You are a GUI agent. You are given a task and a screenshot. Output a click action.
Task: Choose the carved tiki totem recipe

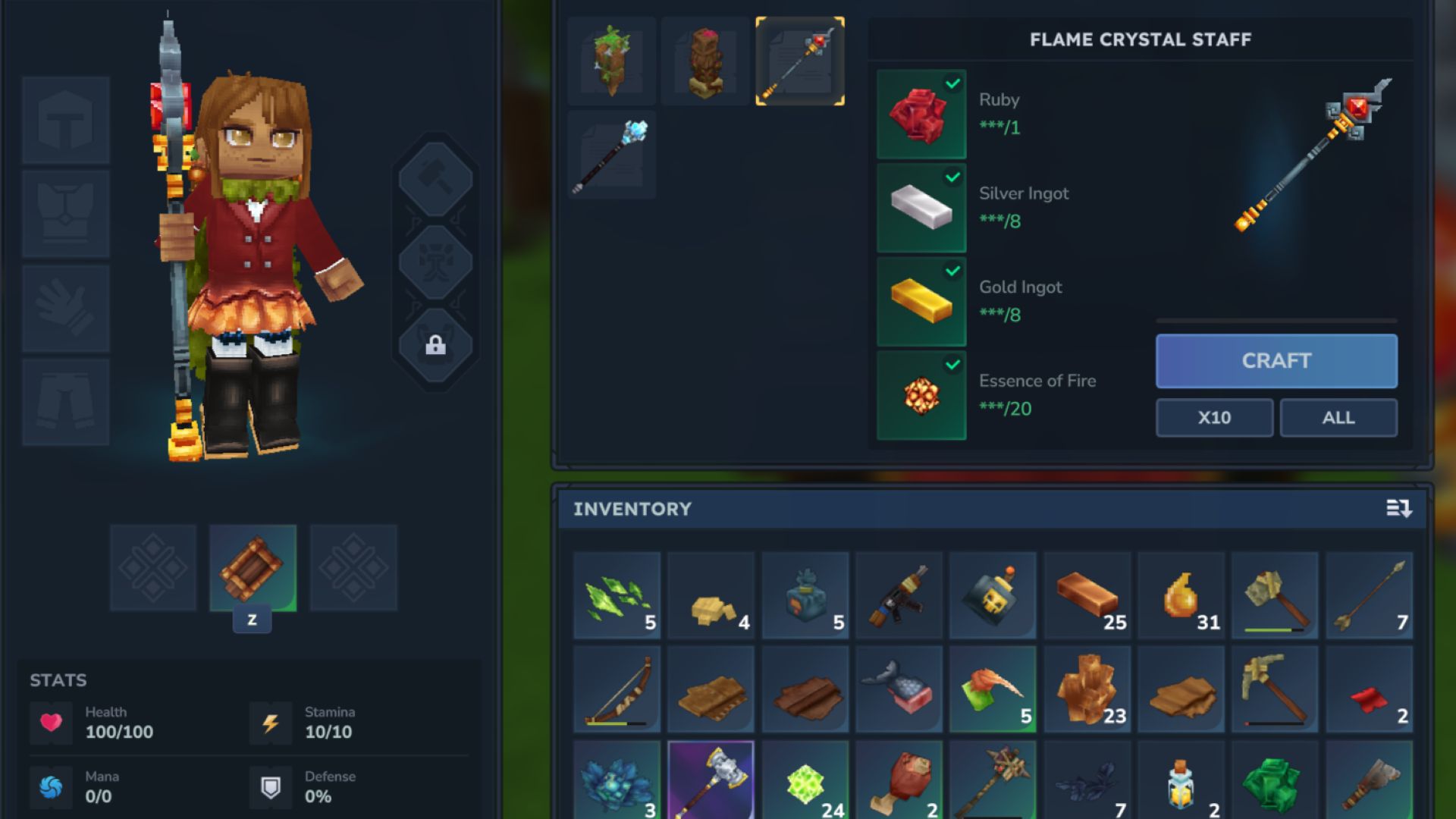(705, 61)
